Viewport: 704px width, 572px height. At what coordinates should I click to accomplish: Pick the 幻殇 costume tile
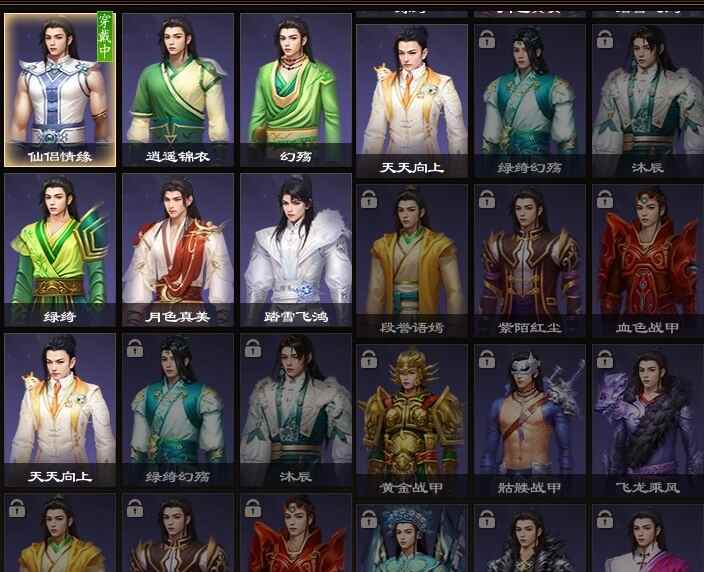[x=295, y=88]
